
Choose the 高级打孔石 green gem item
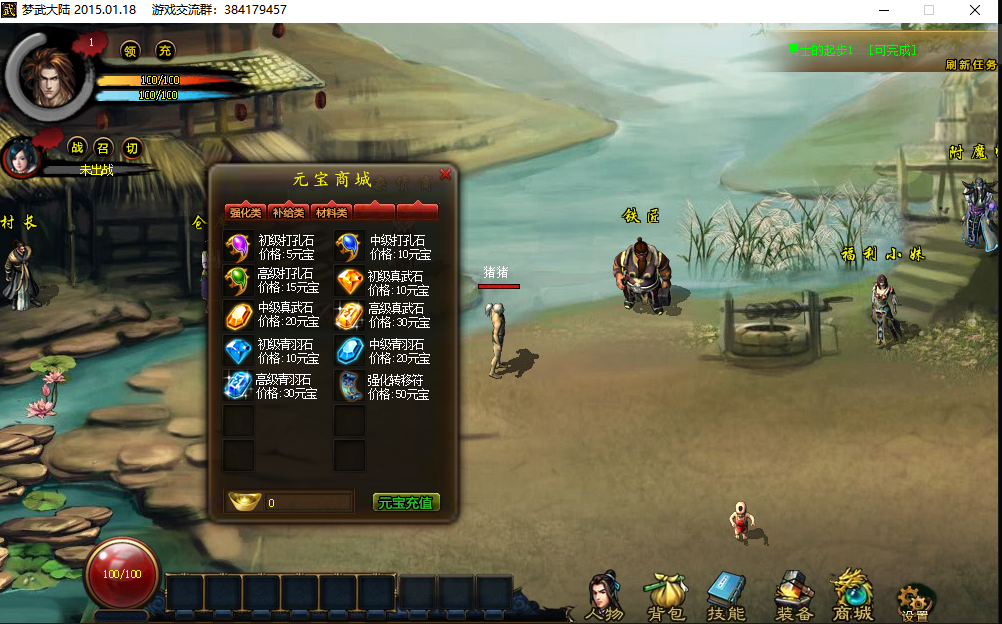coord(238,279)
